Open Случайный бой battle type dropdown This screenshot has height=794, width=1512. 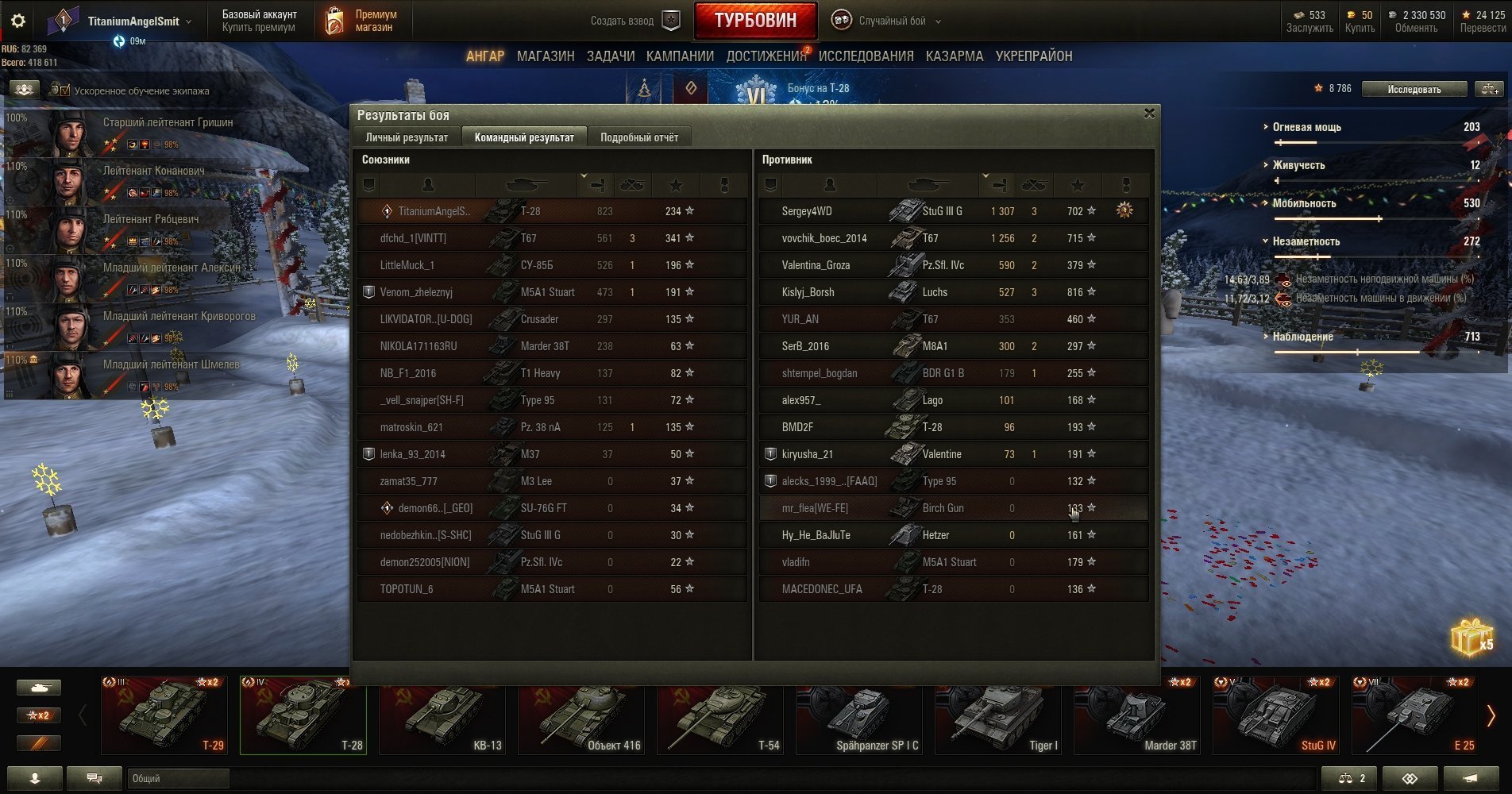(892, 21)
